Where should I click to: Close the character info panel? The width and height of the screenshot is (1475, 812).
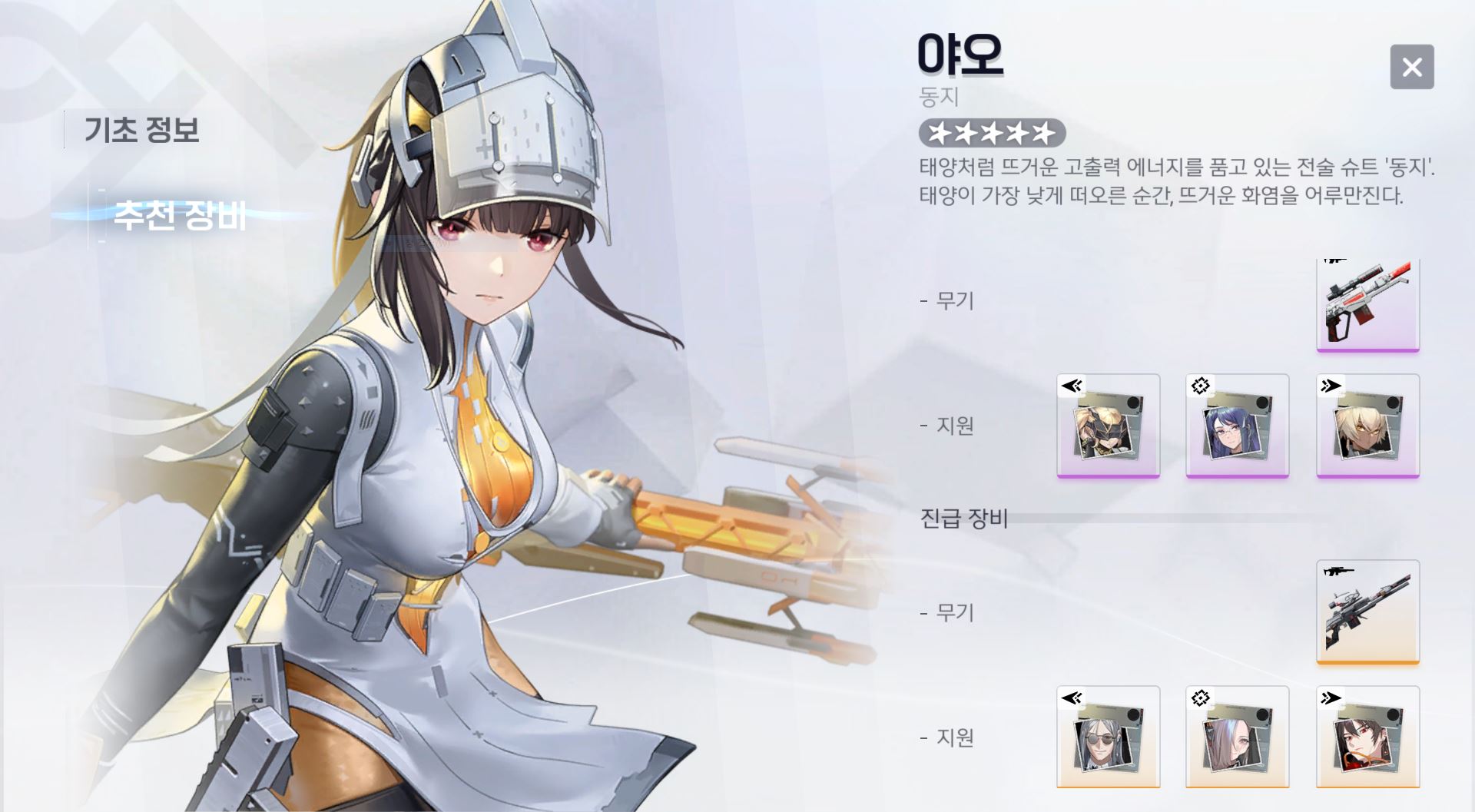coord(1411,67)
